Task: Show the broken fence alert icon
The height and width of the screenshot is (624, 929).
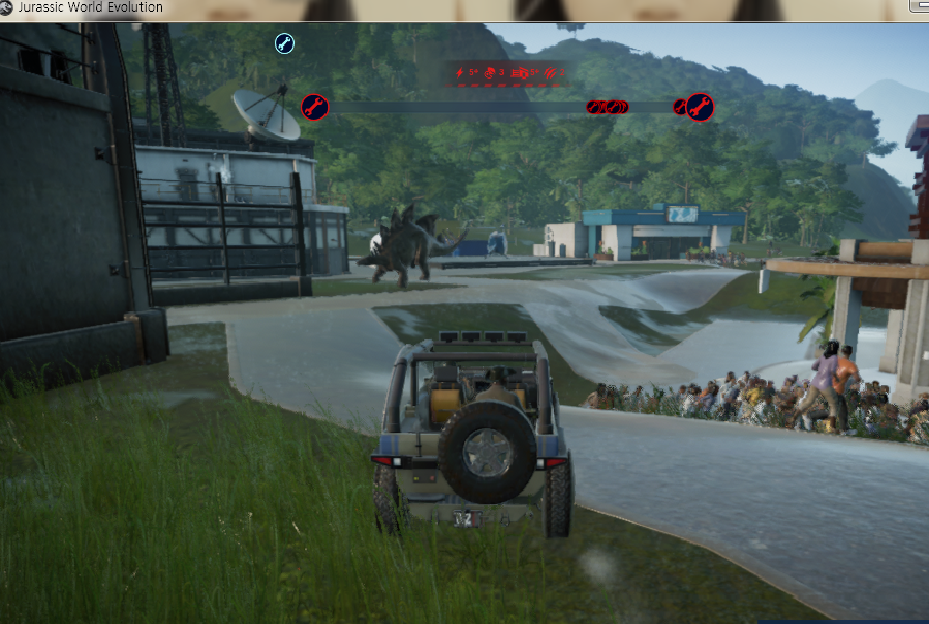Action: point(520,73)
